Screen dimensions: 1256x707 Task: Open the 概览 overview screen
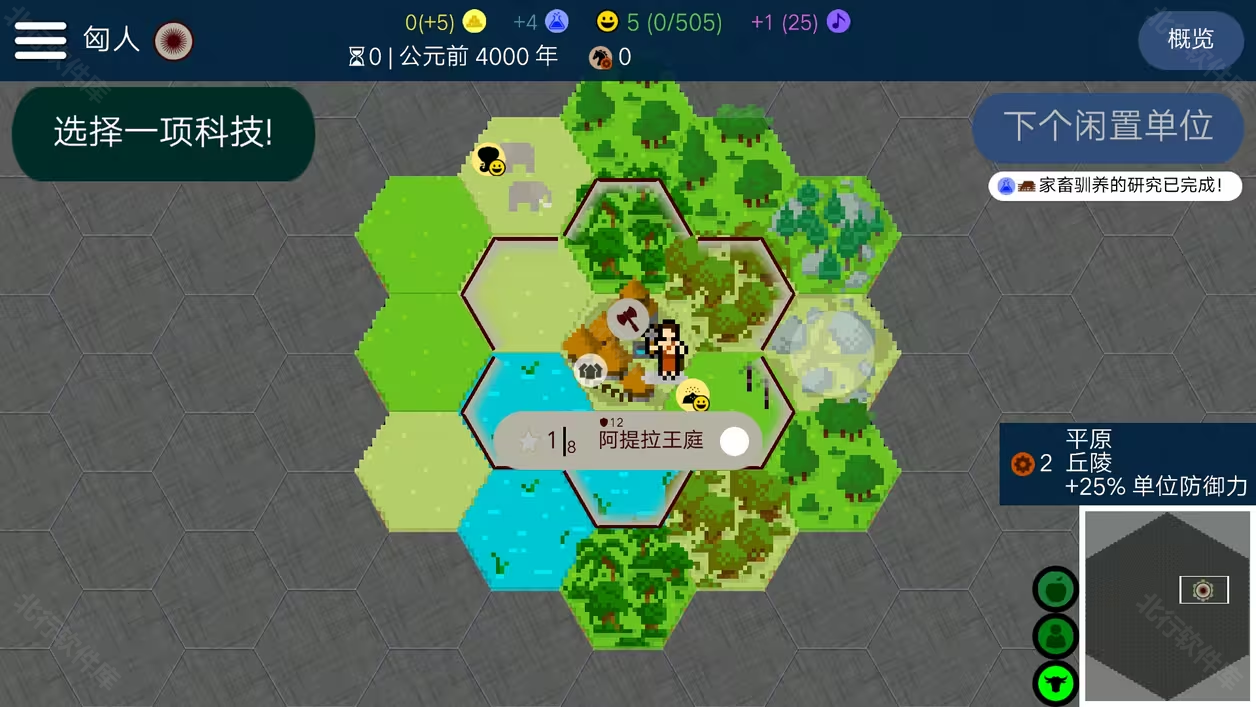tap(1190, 40)
